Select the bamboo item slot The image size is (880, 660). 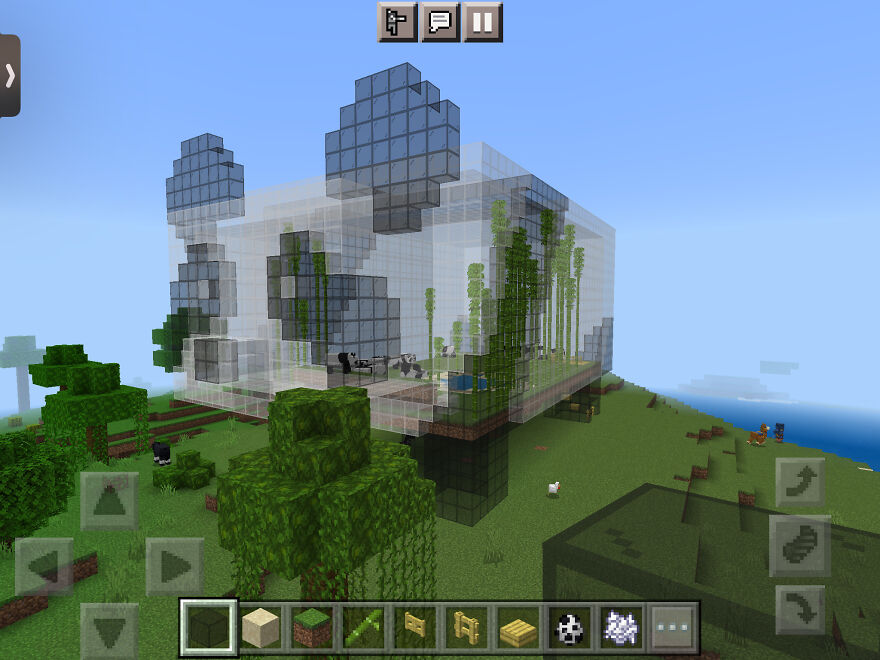(x=363, y=628)
